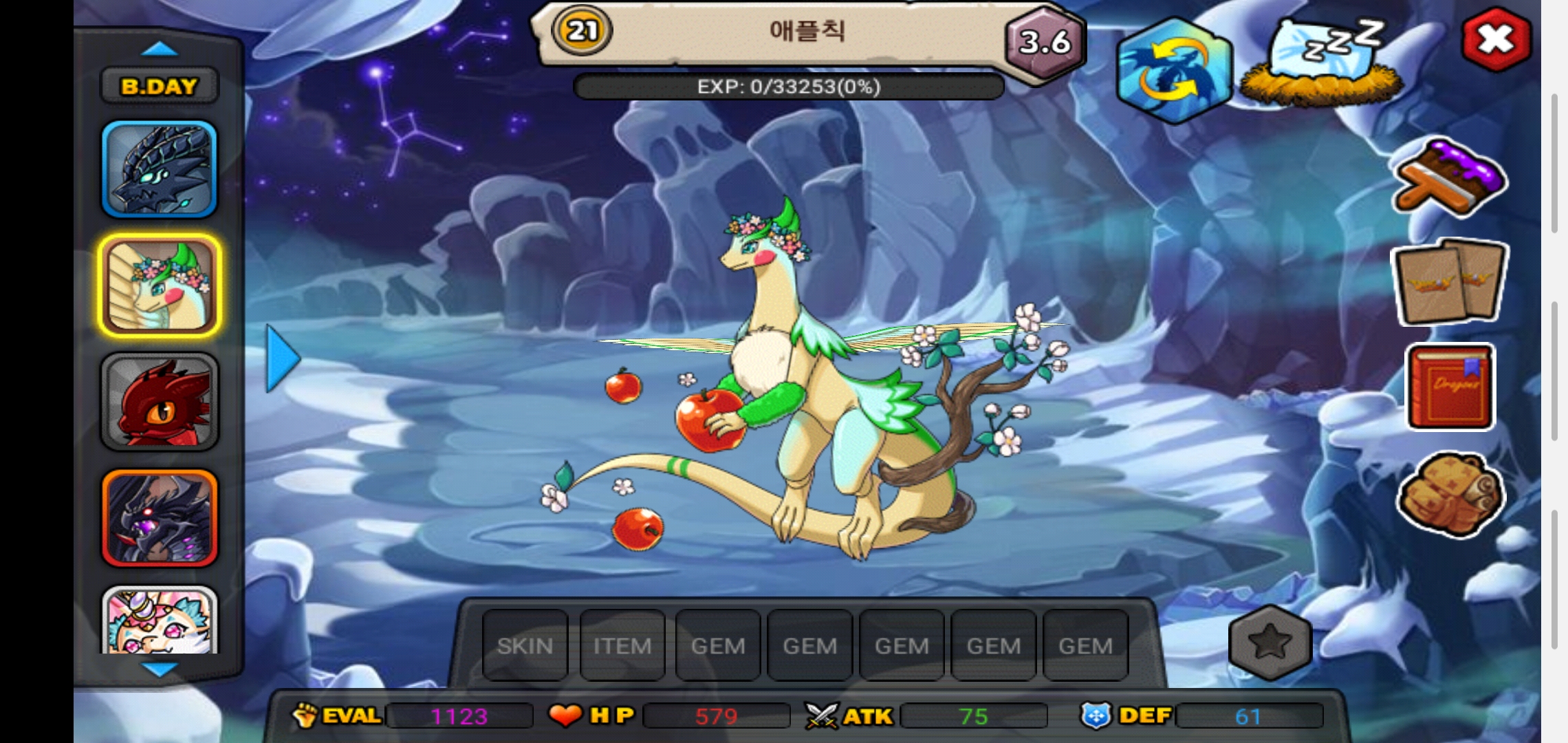
Task: Toggle the star favorite hexagon
Action: click(x=1270, y=643)
